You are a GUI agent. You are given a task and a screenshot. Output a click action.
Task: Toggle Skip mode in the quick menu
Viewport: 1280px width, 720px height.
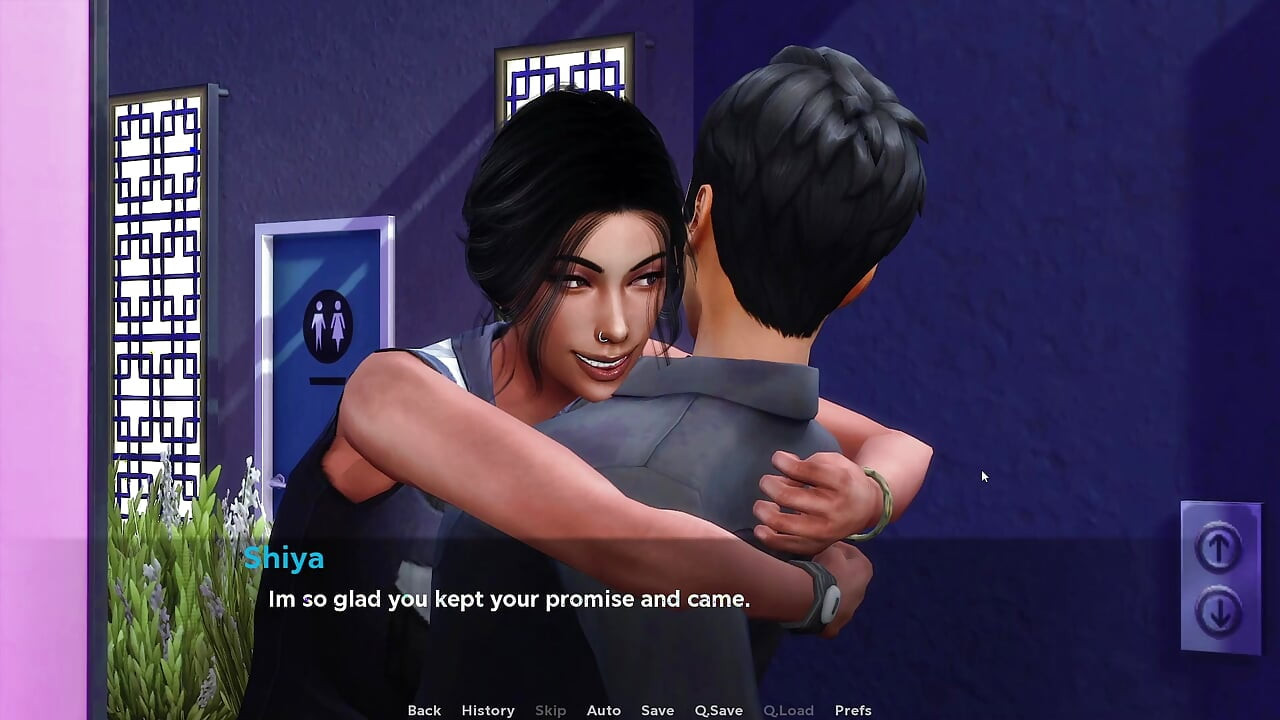point(550,710)
